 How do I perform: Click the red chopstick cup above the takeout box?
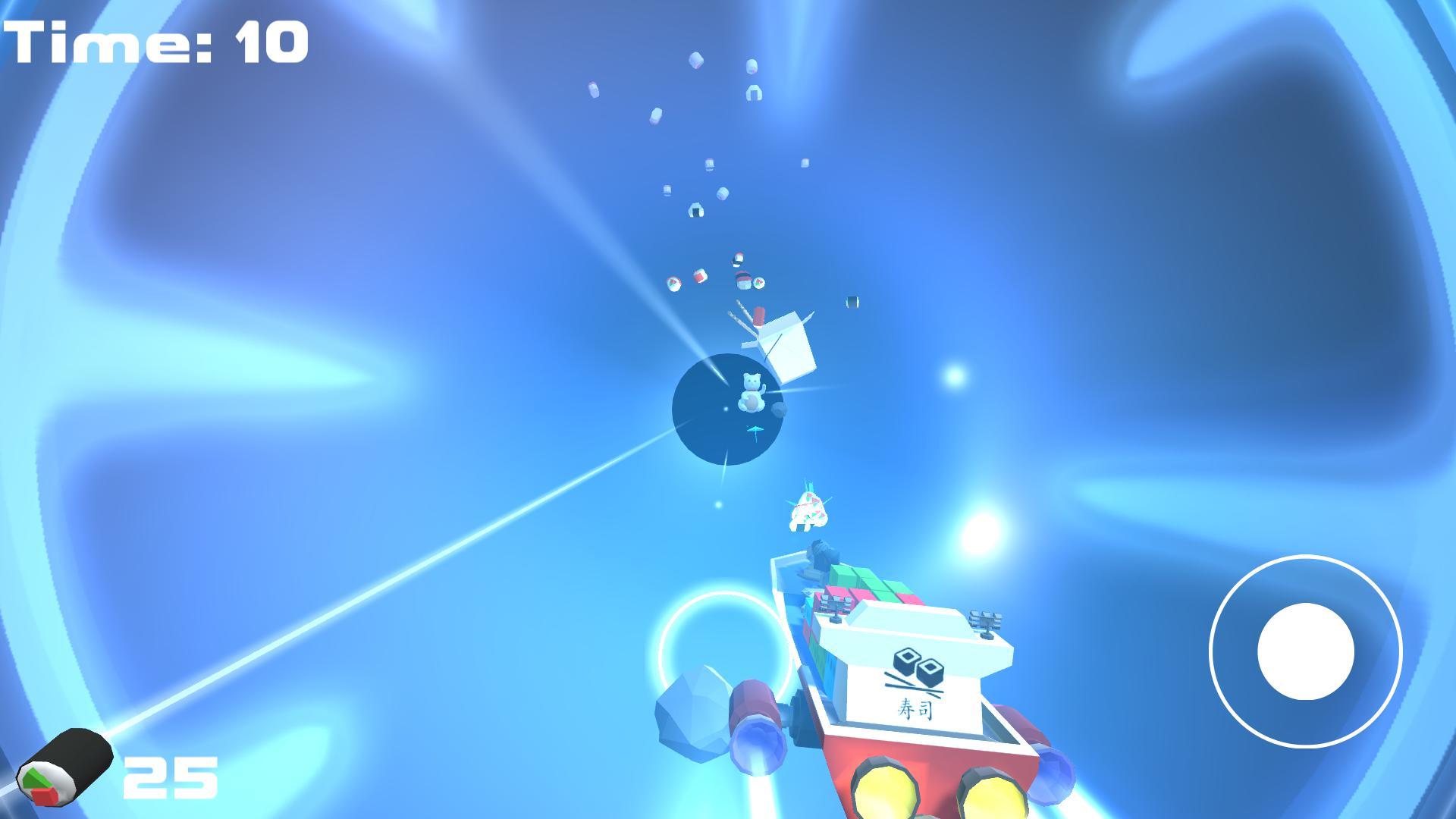758,318
